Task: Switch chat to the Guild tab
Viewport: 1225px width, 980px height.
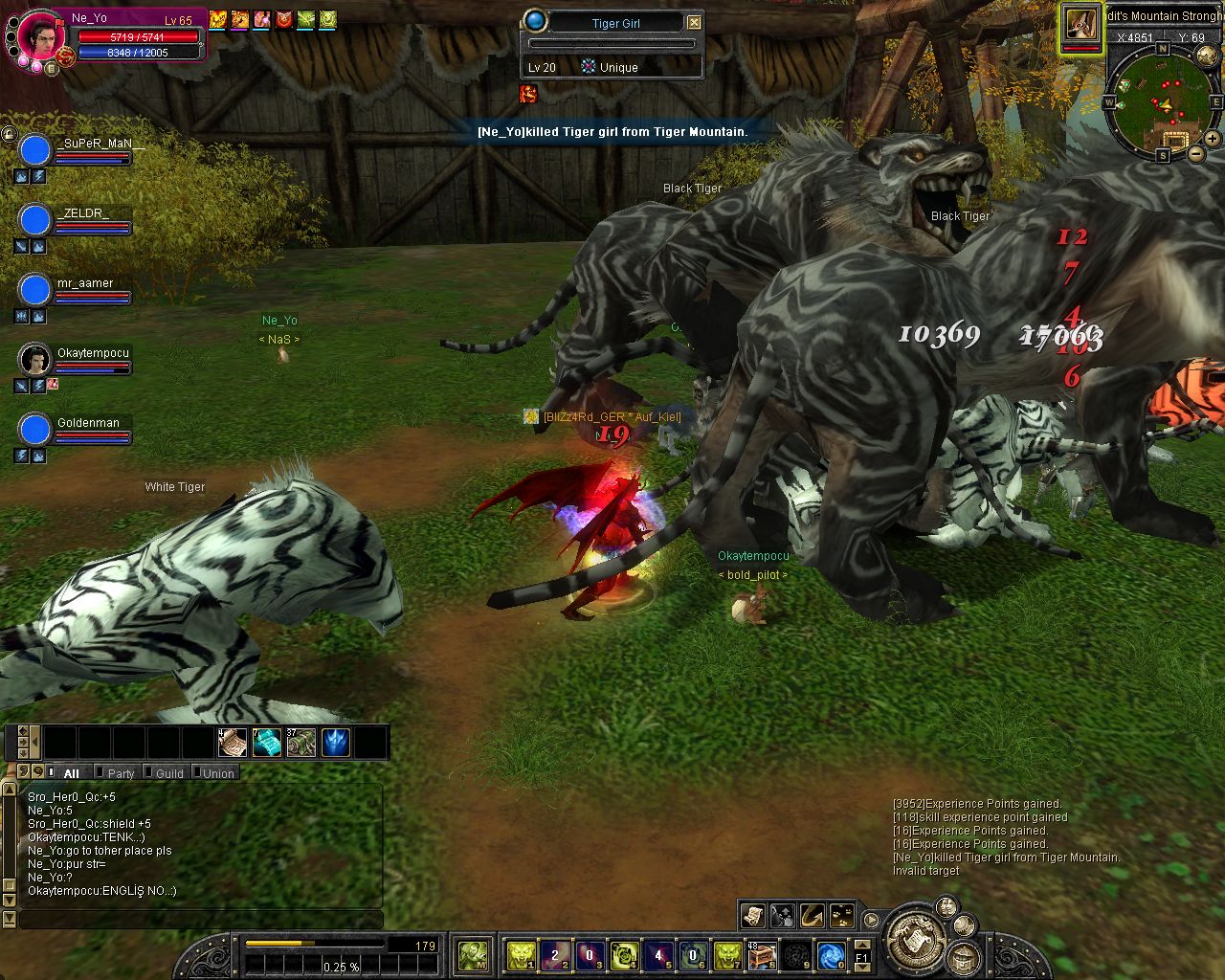Action: pos(169,773)
